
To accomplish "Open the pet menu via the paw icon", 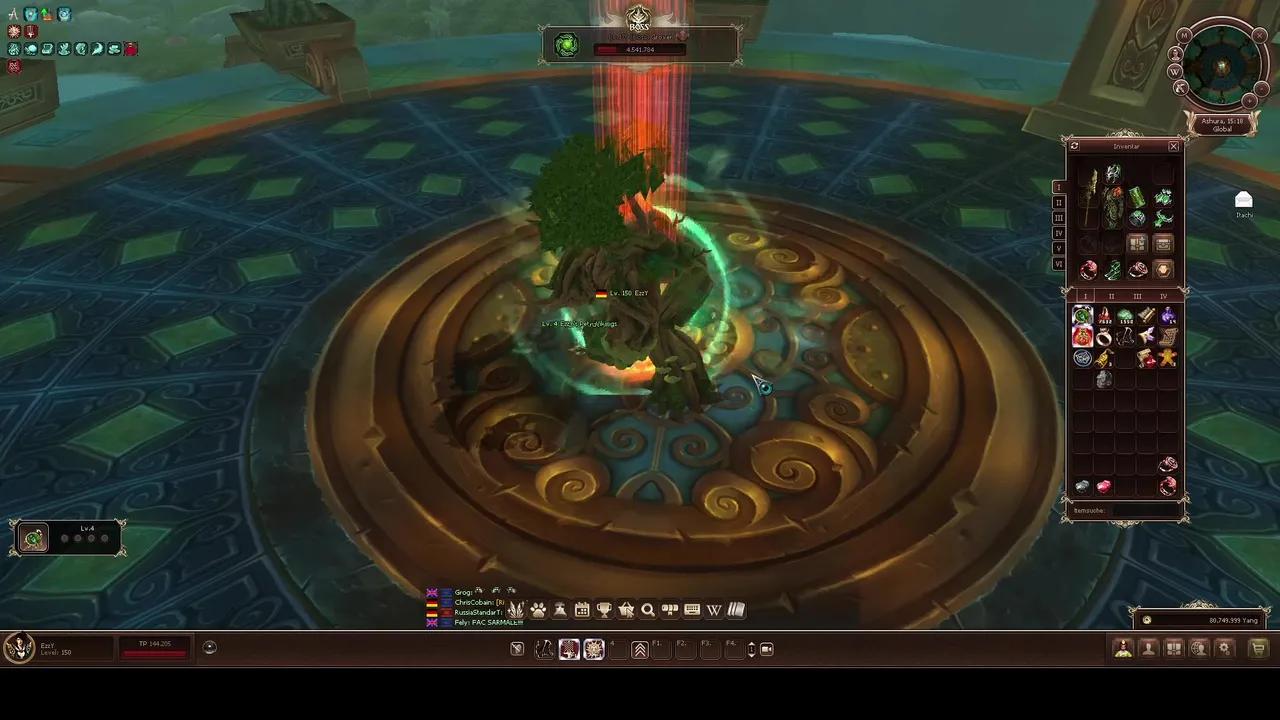I will pyautogui.click(x=538, y=610).
